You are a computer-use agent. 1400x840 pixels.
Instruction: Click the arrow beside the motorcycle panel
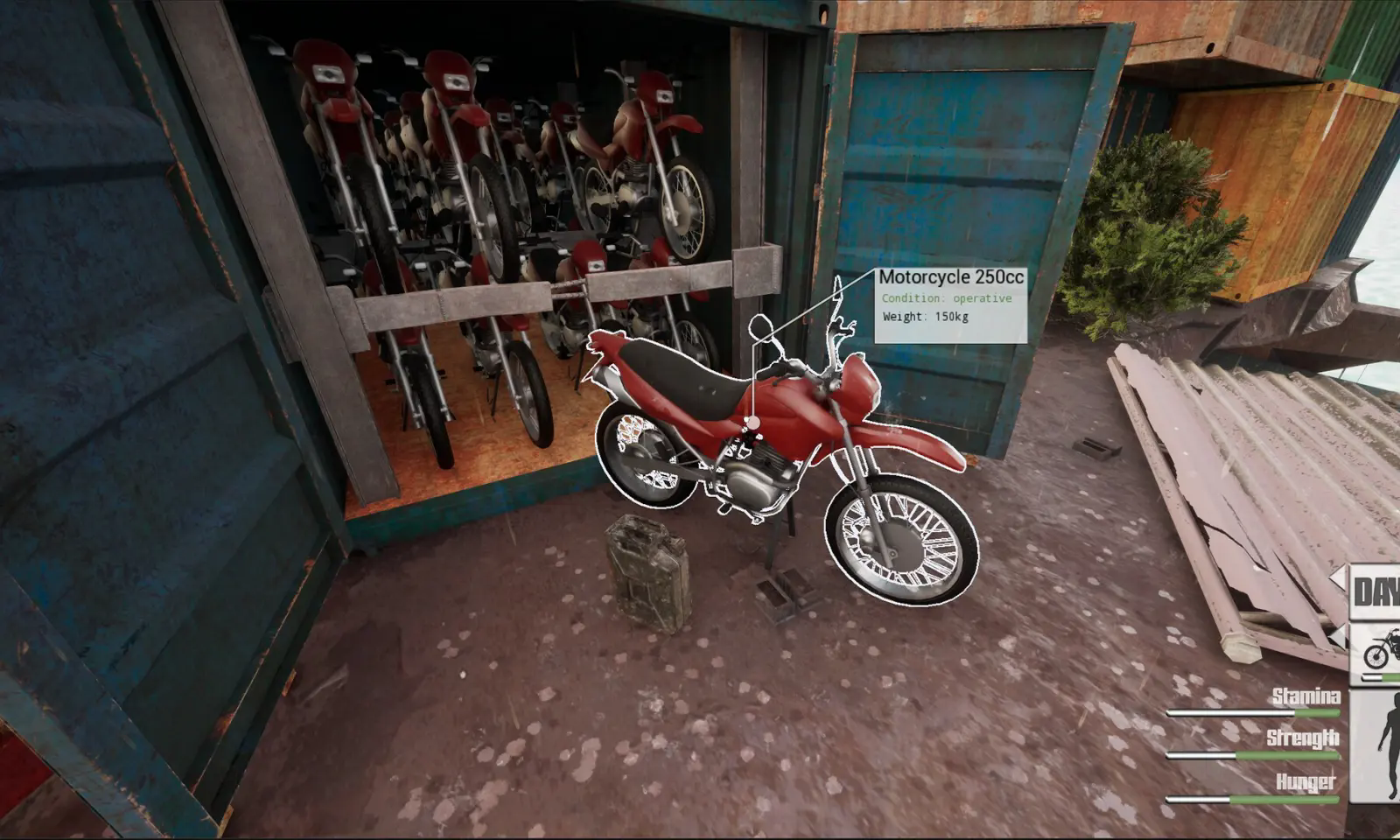coord(1339,634)
